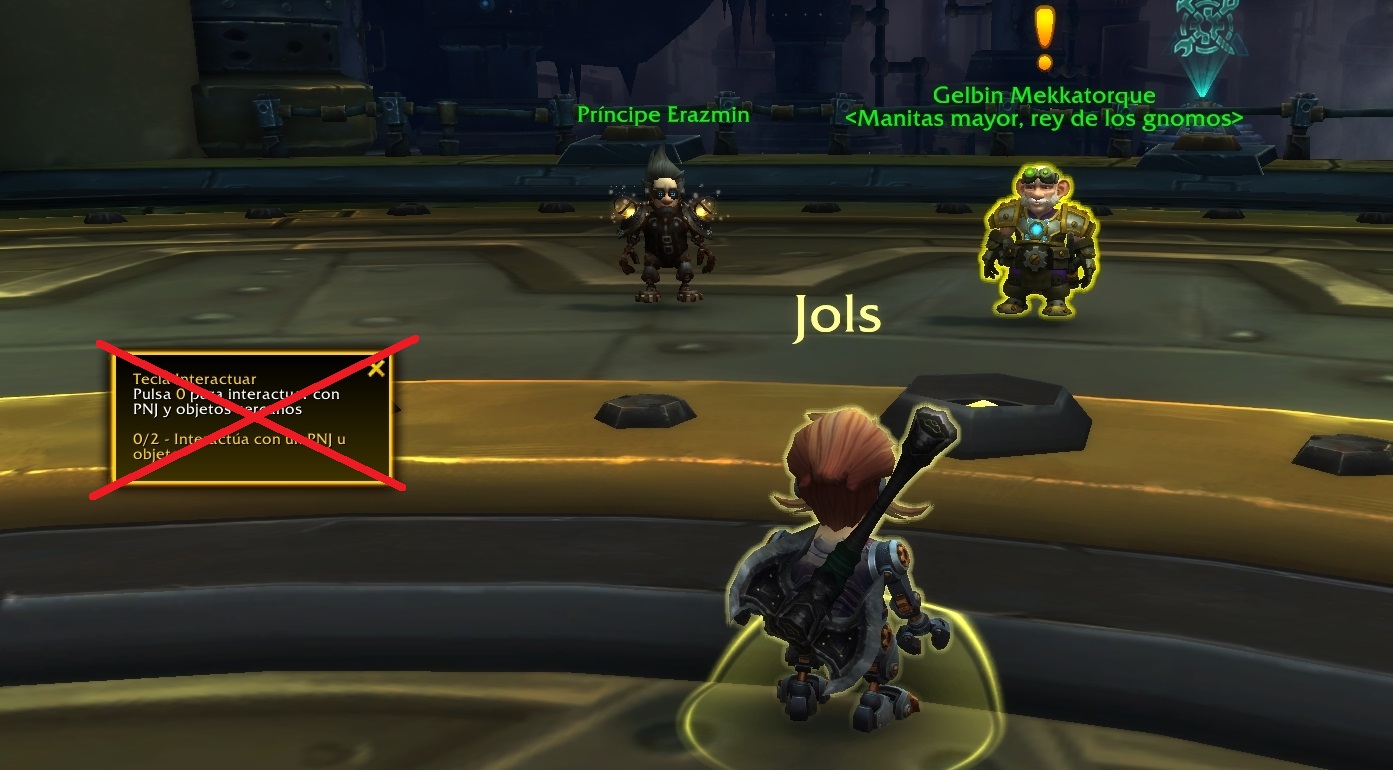Close the Tecla Interactuar tutorial tooltip

(x=376, y=369)
